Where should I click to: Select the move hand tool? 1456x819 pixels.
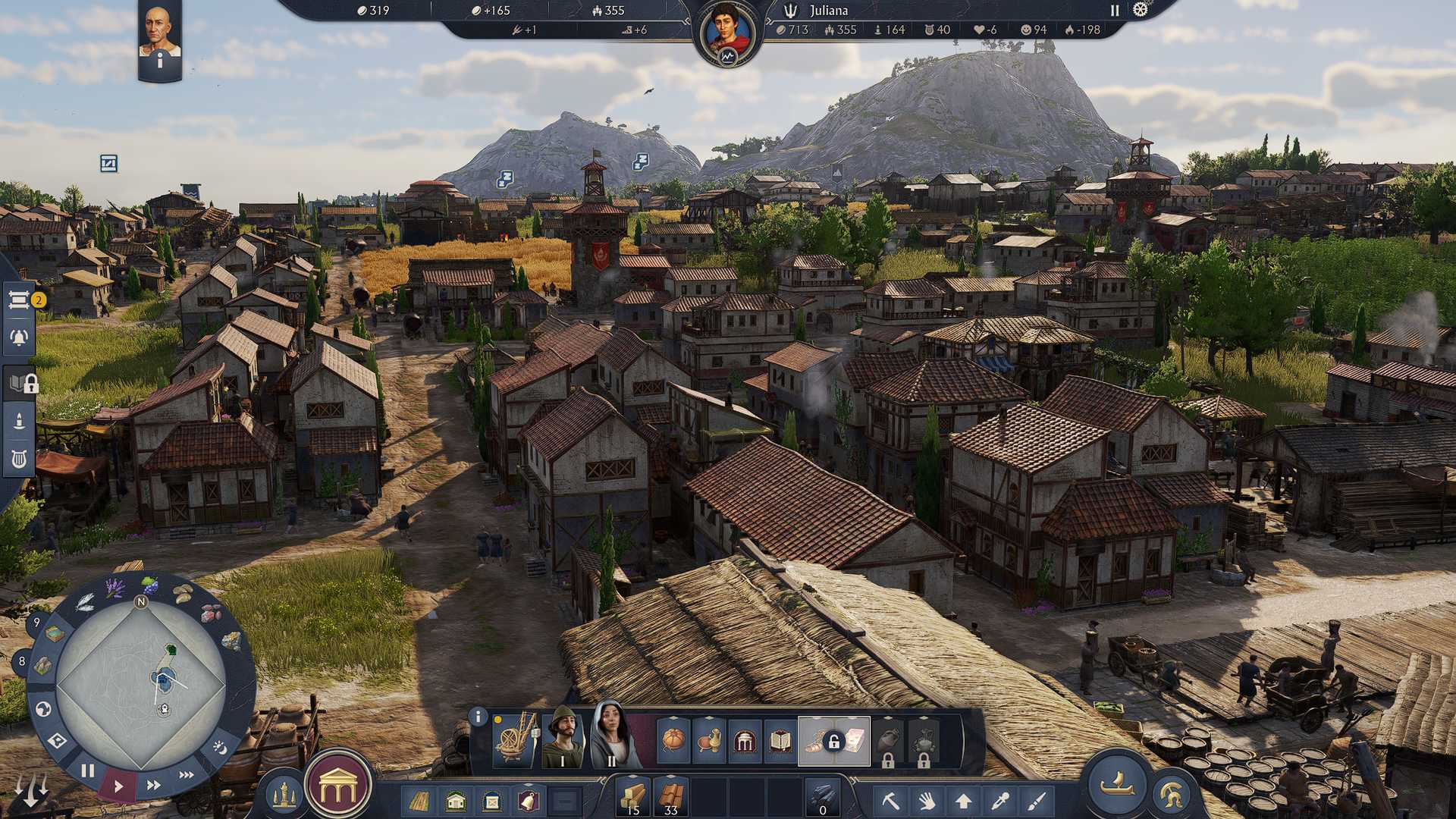[927, 797]
